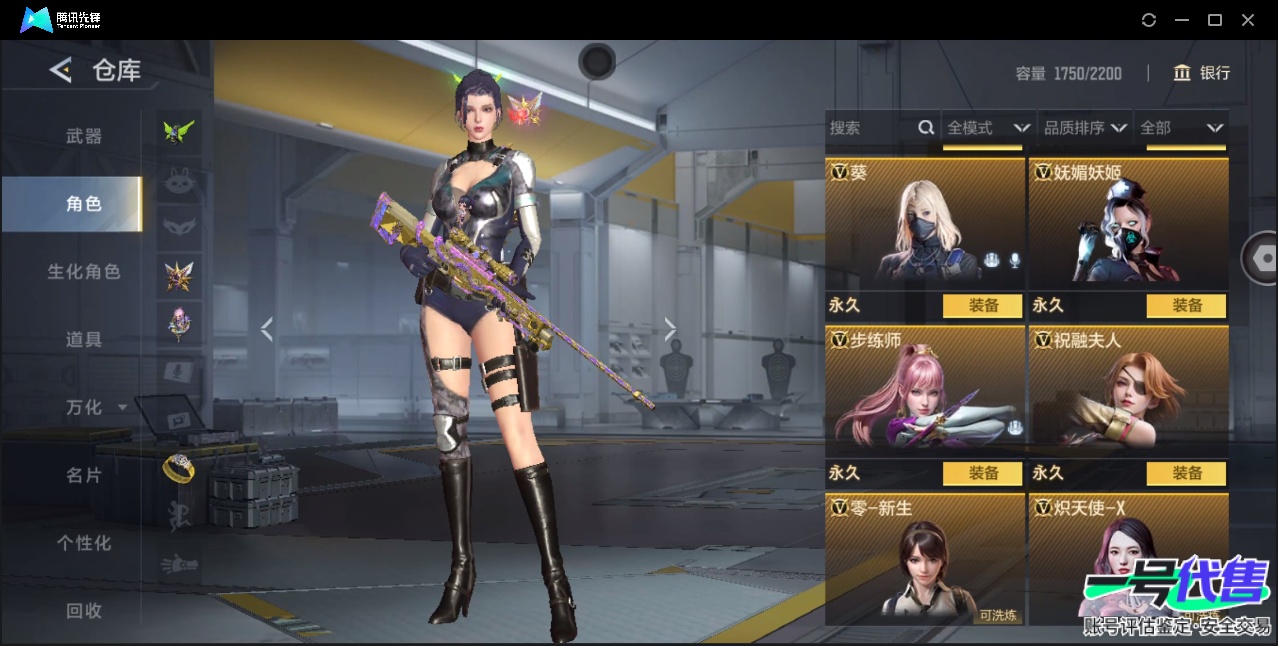Select the 生化角色 category
Viewport: 1278px width, 646px height.
pos(84,271)
